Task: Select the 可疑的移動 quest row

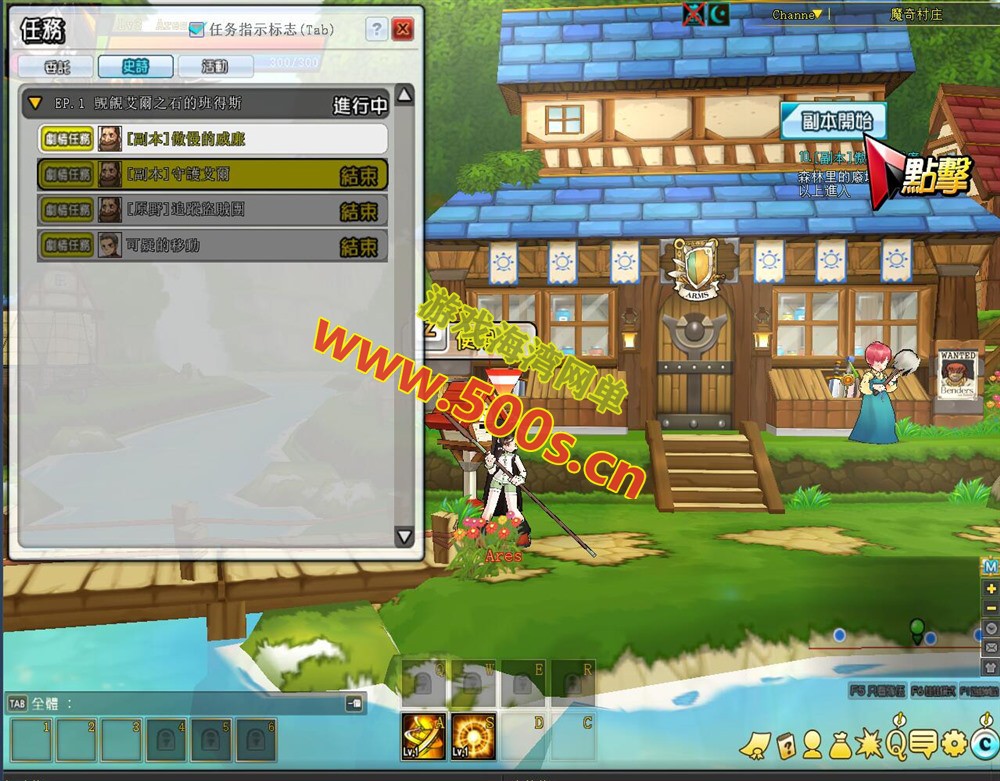Action: (x=212, y=245)
